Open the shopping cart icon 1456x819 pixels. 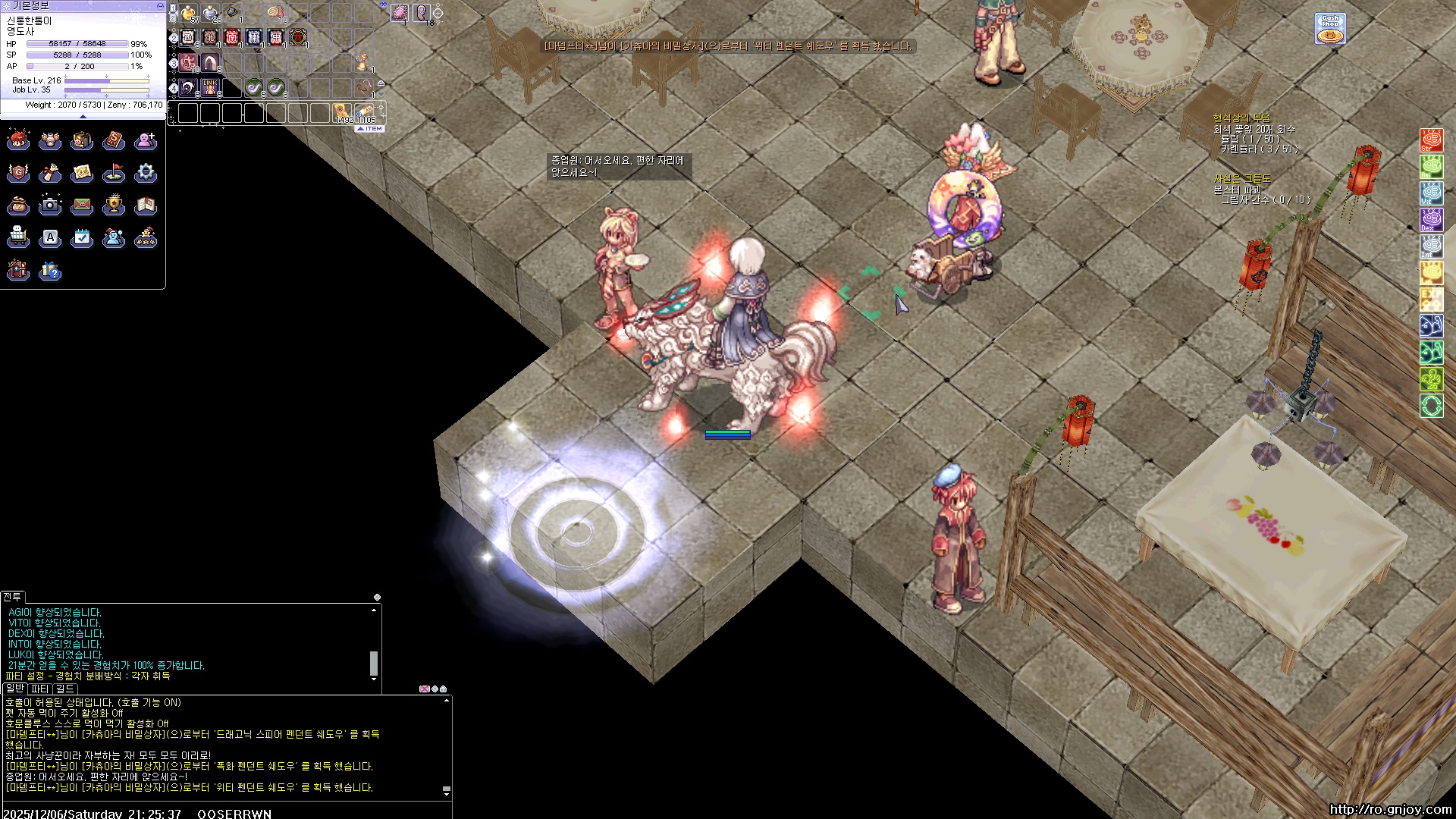(x=18, y=238)
